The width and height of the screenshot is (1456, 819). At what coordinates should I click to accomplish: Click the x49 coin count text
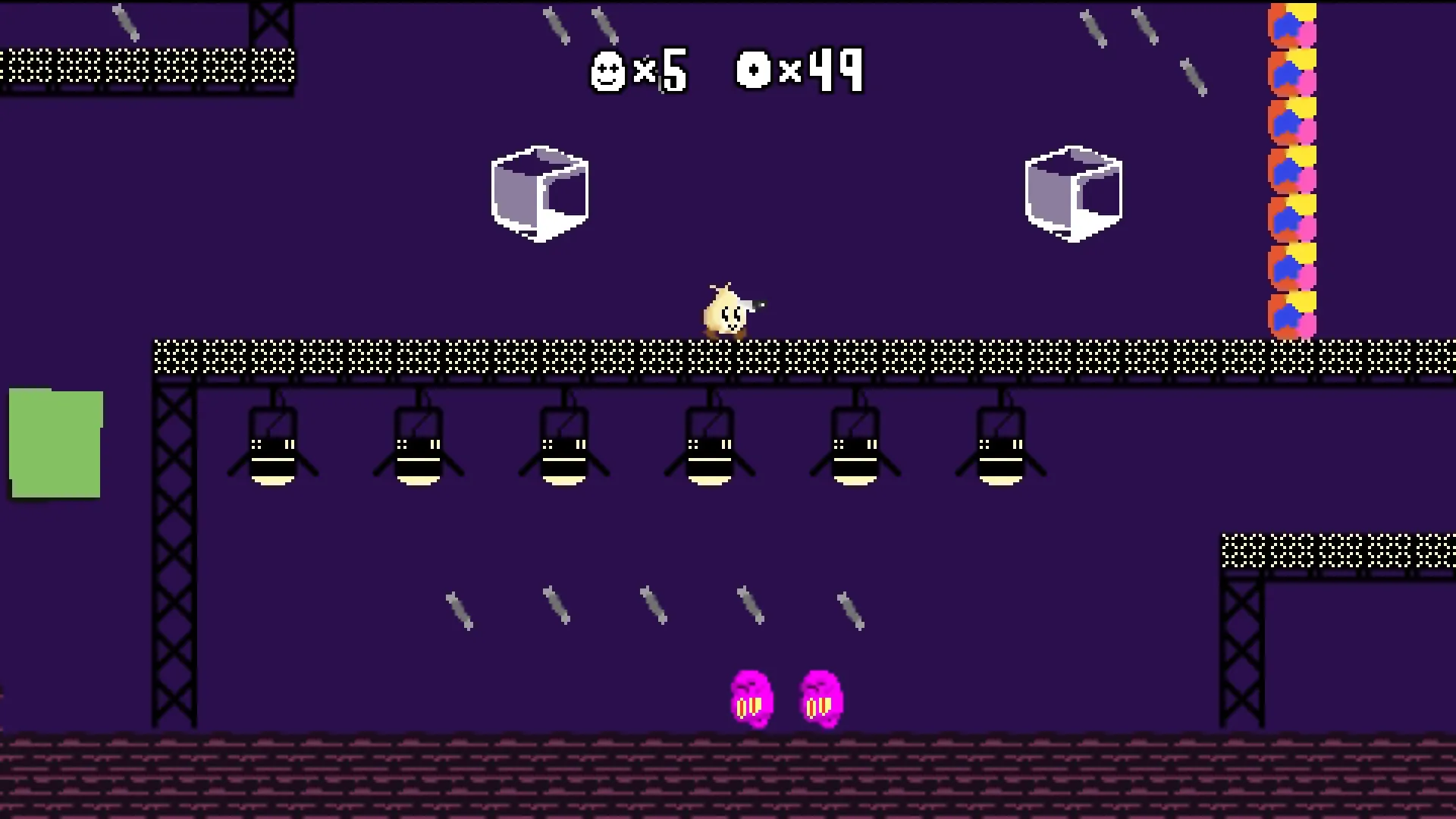tap(827, 71)
